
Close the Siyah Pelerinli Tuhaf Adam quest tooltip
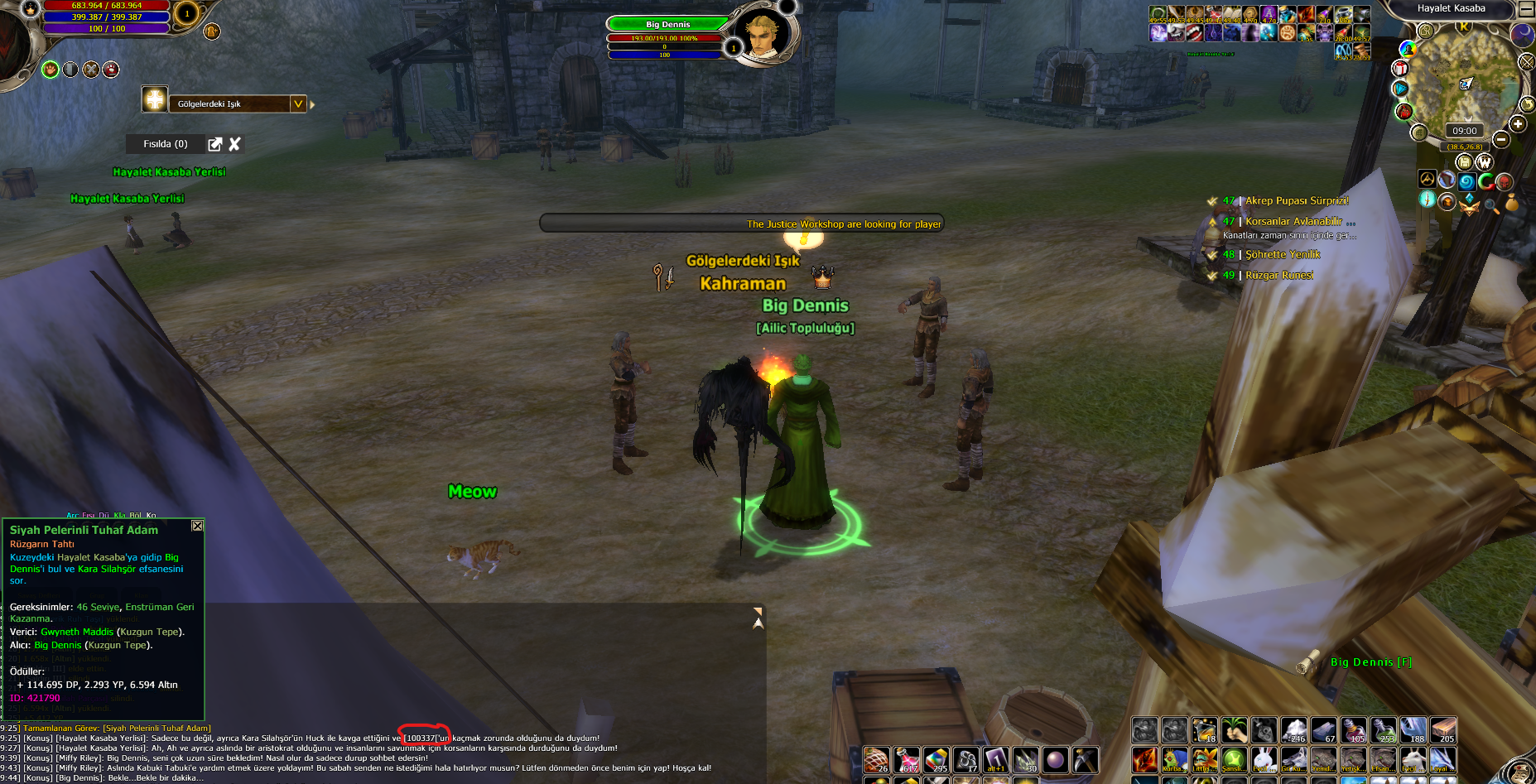(197, 526)
